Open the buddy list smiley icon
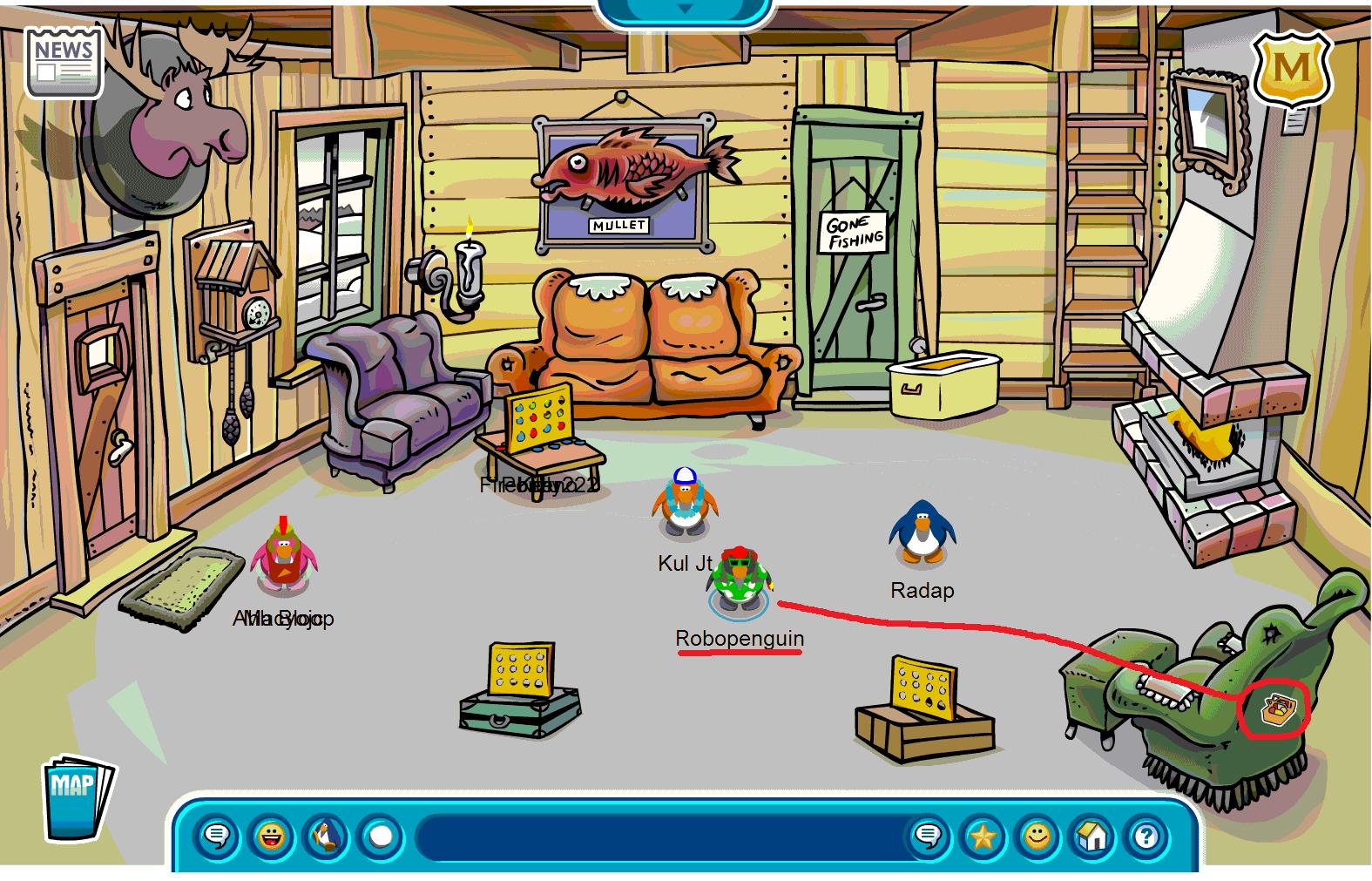Image resolution: width=1372 pixels, height=881 pixels. click(1037, 837)
